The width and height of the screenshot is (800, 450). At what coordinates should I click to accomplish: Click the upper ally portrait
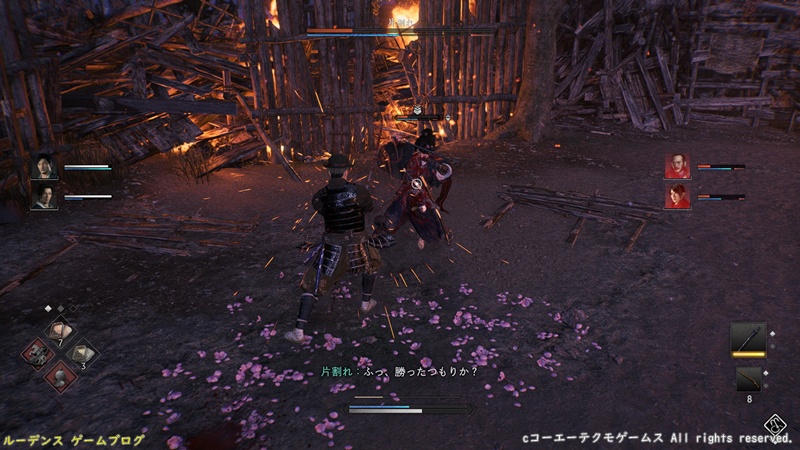pyautogui.click(x=44, y=168)
